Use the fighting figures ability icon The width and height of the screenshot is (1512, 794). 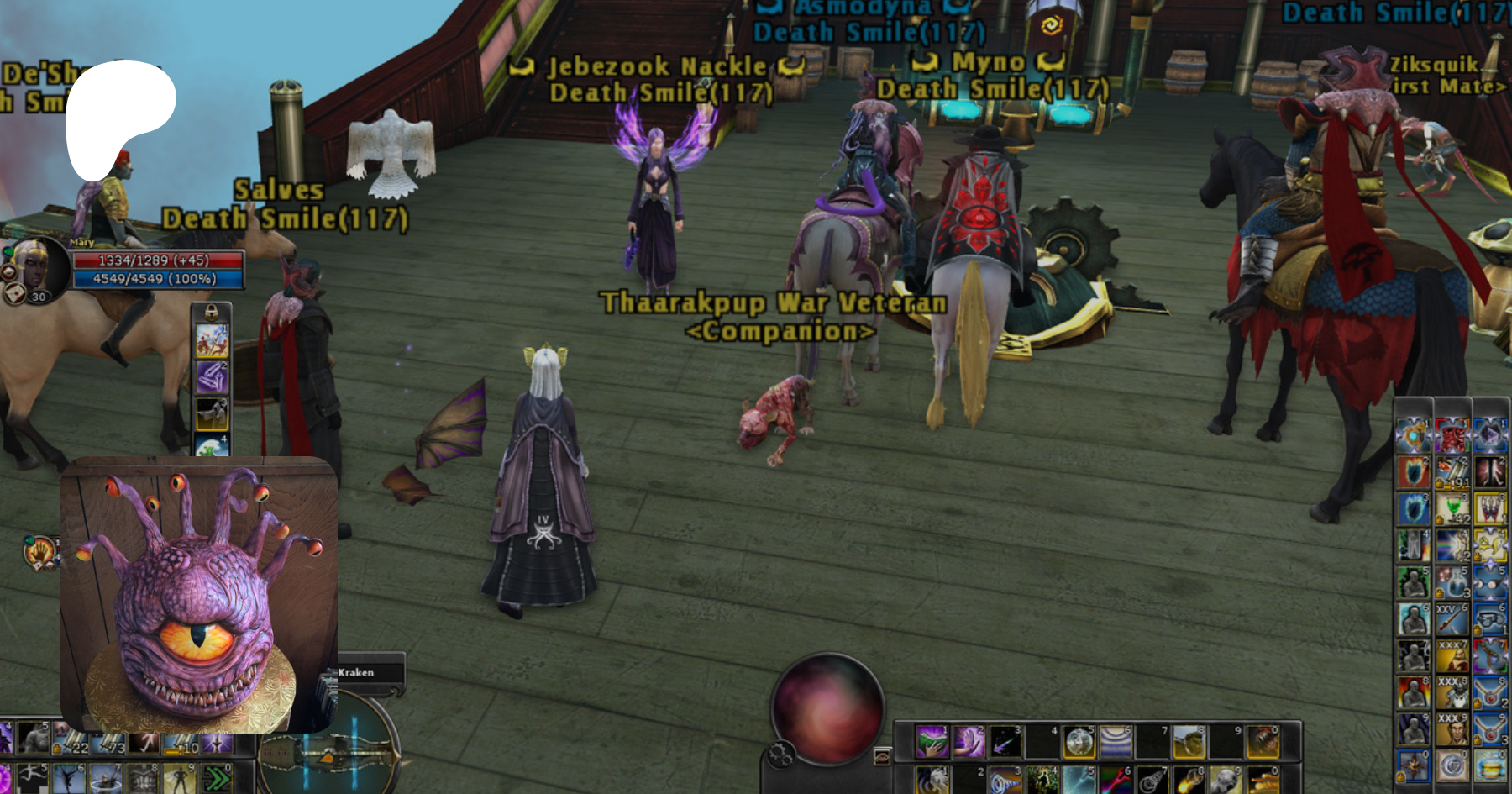[212, 340]
